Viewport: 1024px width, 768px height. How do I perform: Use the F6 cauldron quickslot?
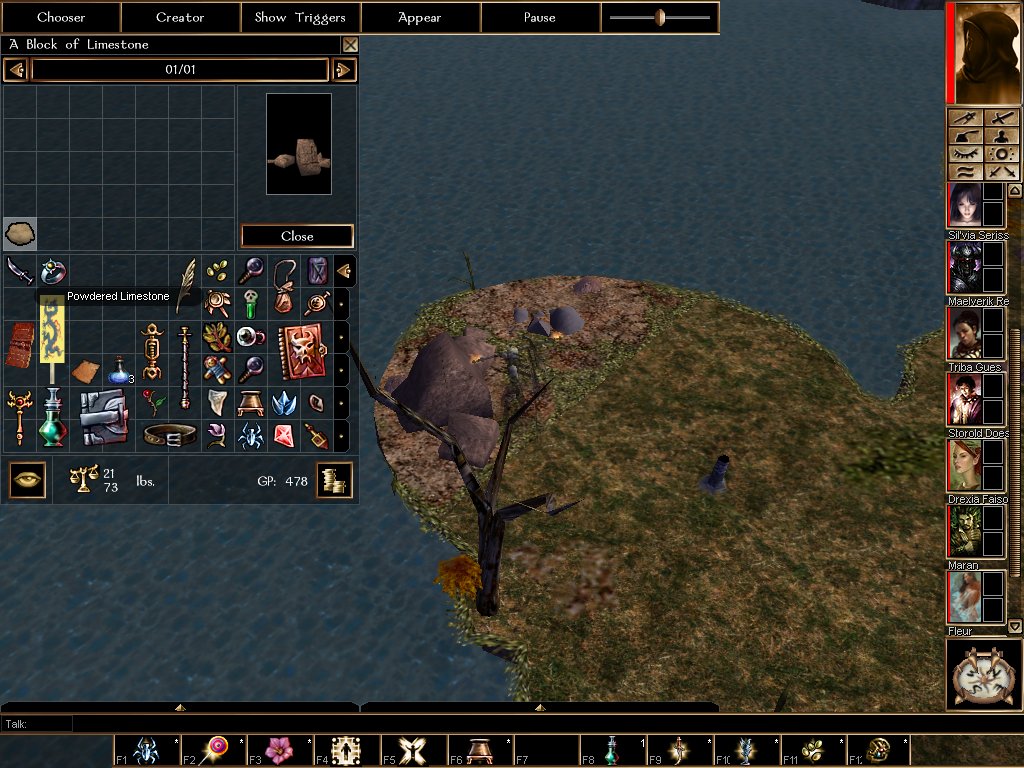click(480, 750)
